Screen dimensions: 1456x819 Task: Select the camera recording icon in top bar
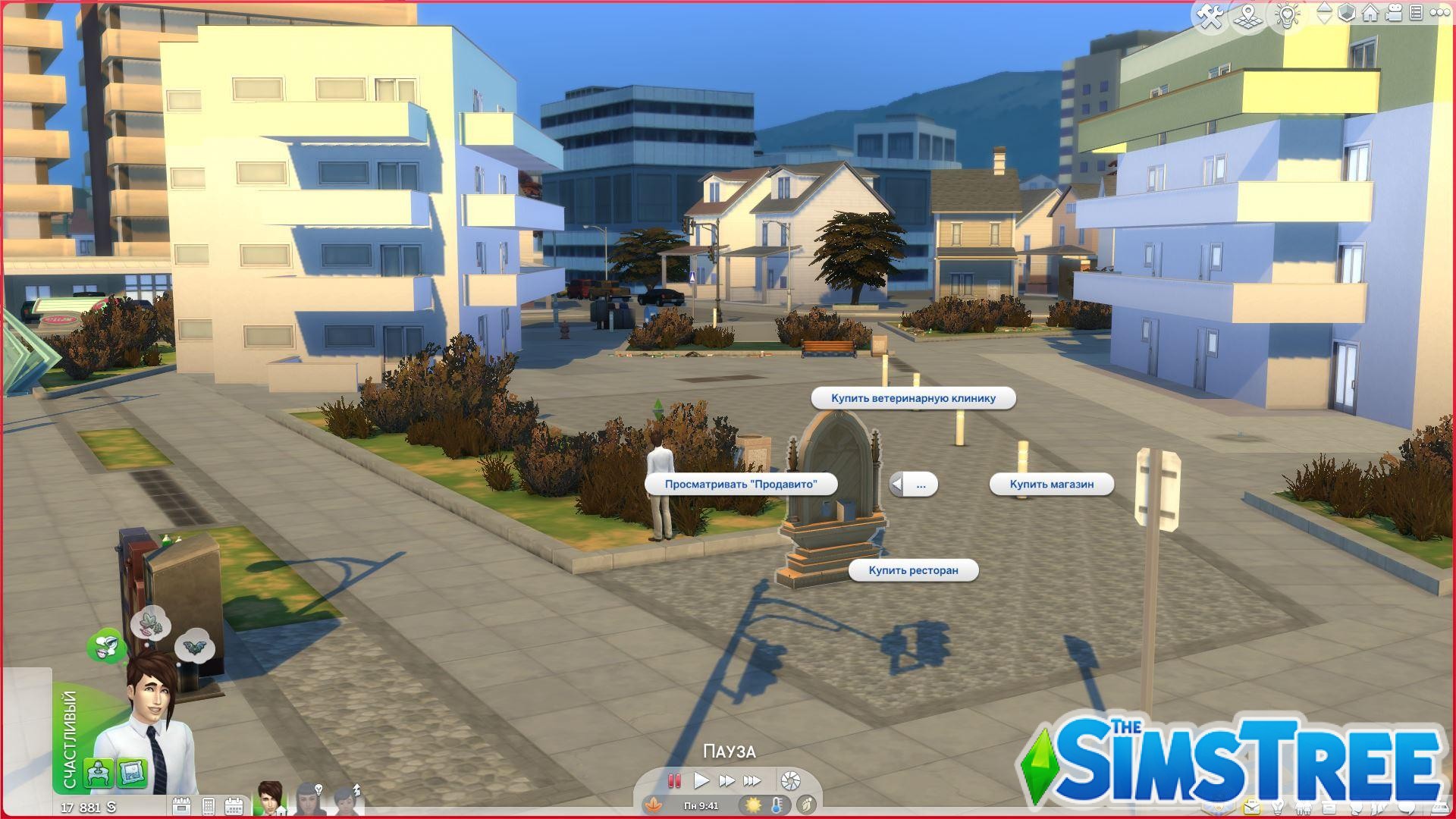coord(1394,13)
